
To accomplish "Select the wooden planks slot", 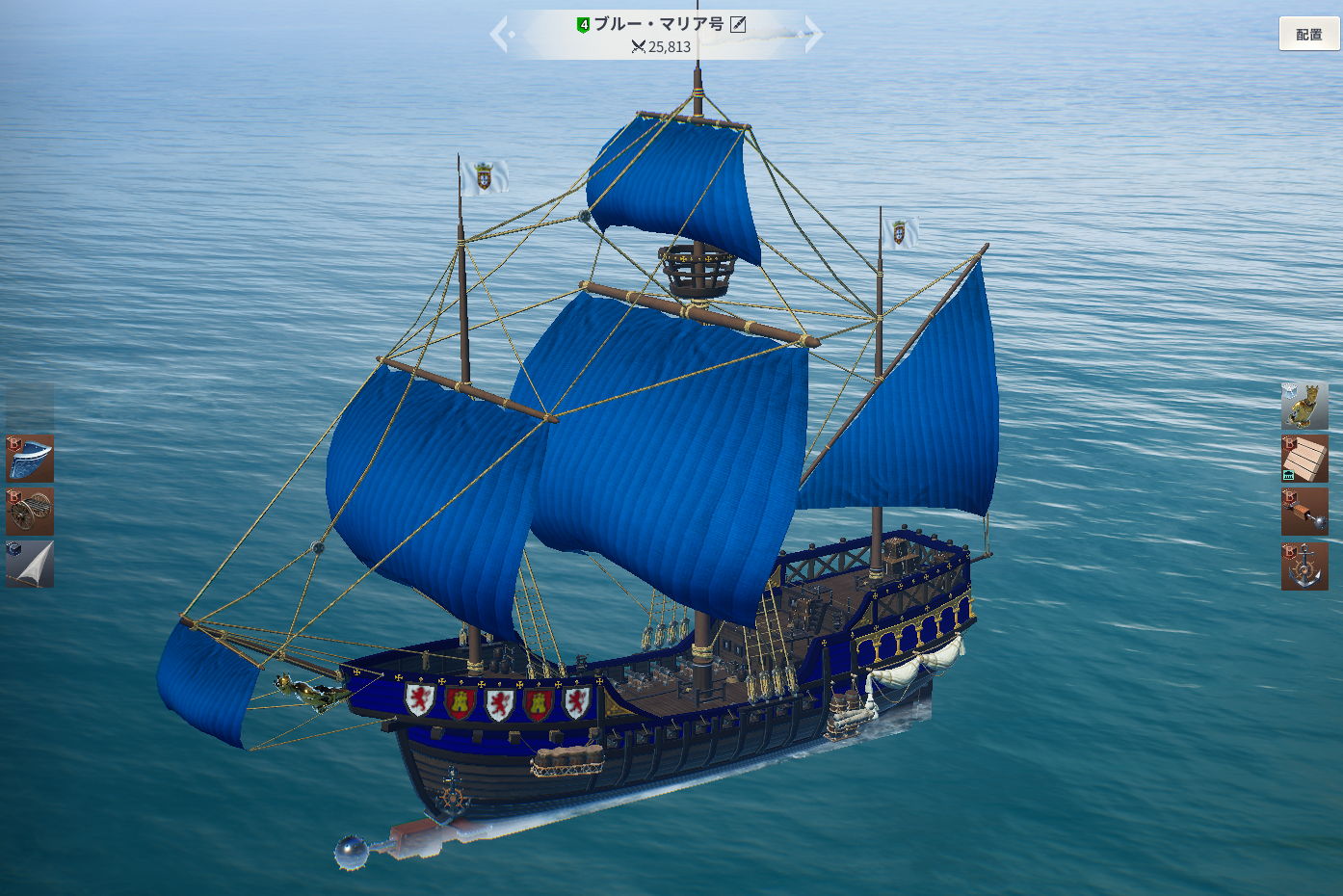I will pos(1304,459).
